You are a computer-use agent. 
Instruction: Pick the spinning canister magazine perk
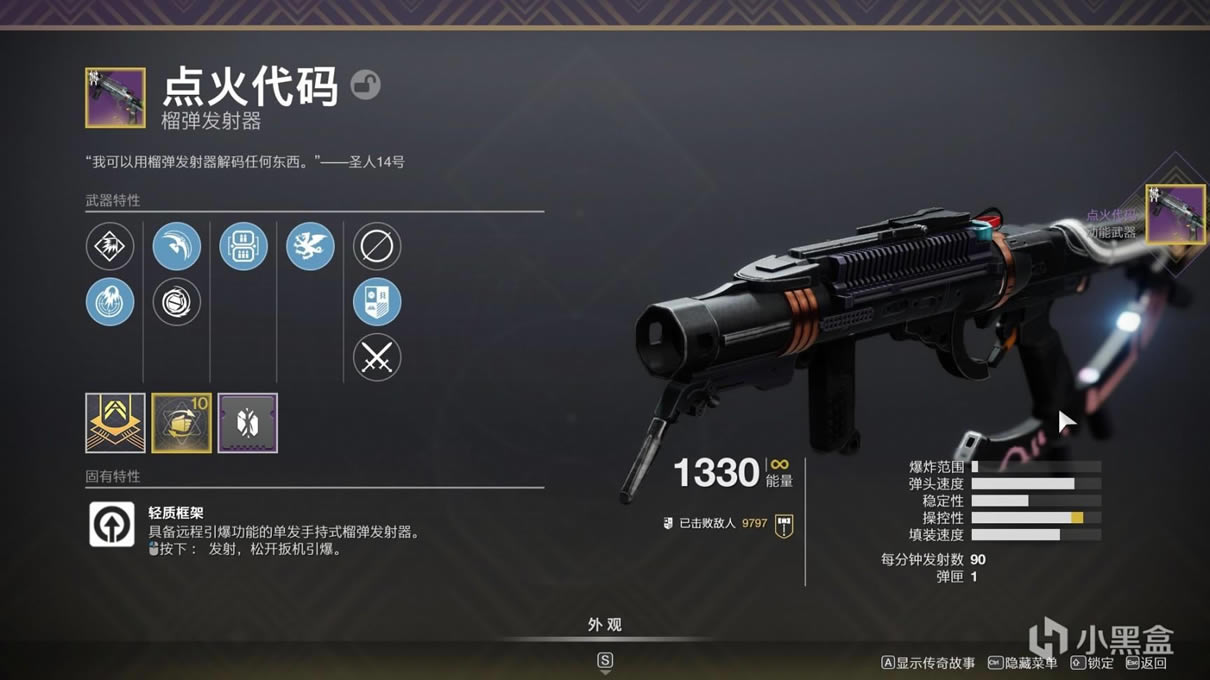177,302
